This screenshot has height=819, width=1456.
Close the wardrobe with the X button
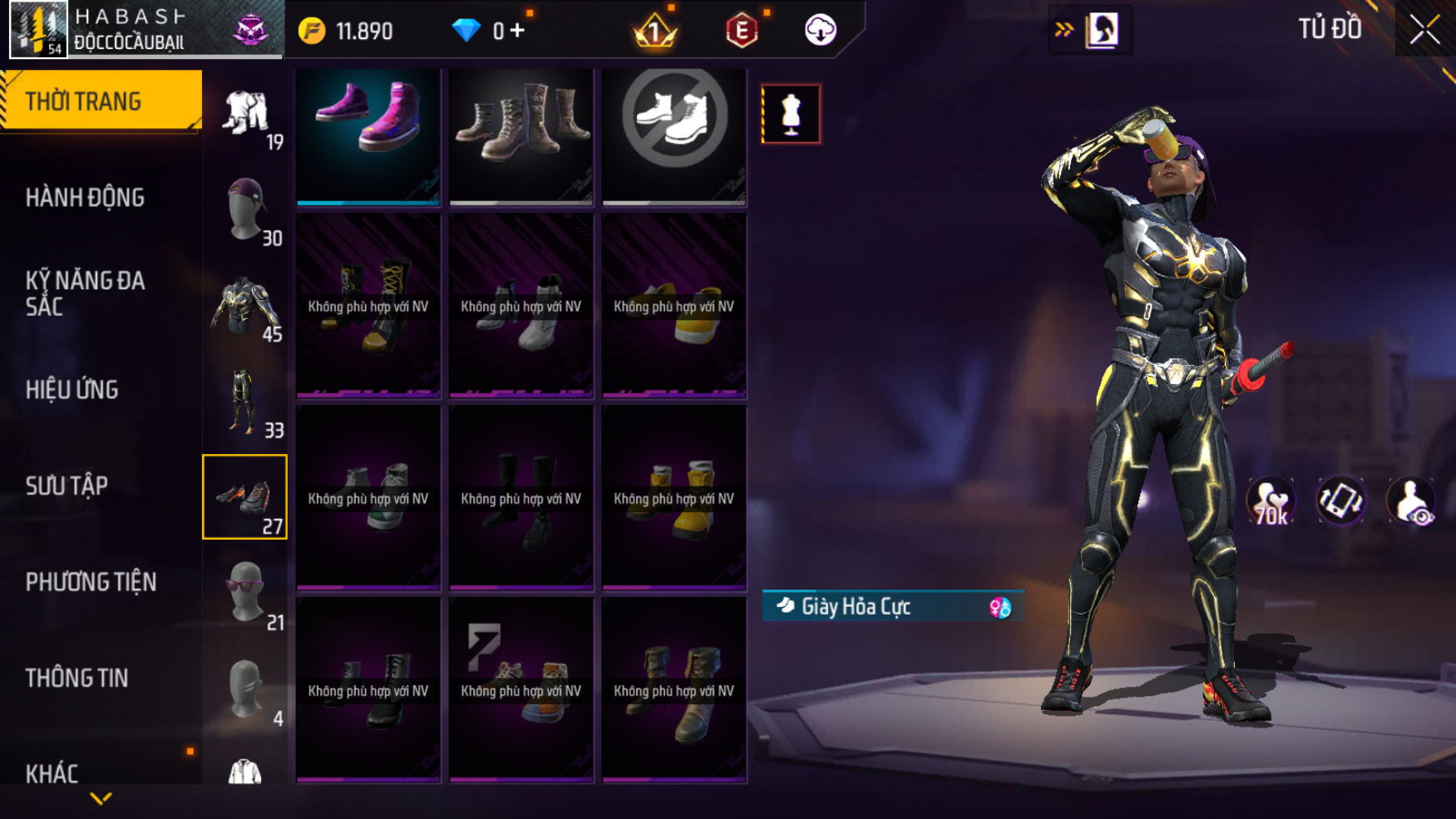[1424, 30]
